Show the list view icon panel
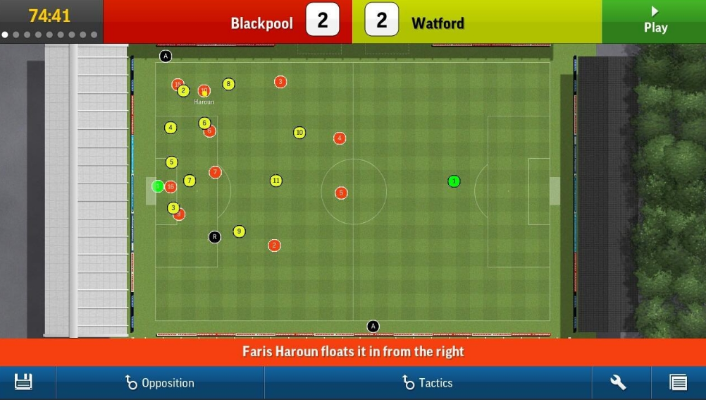This screenshot has width=706, height=400. point(678,382)
